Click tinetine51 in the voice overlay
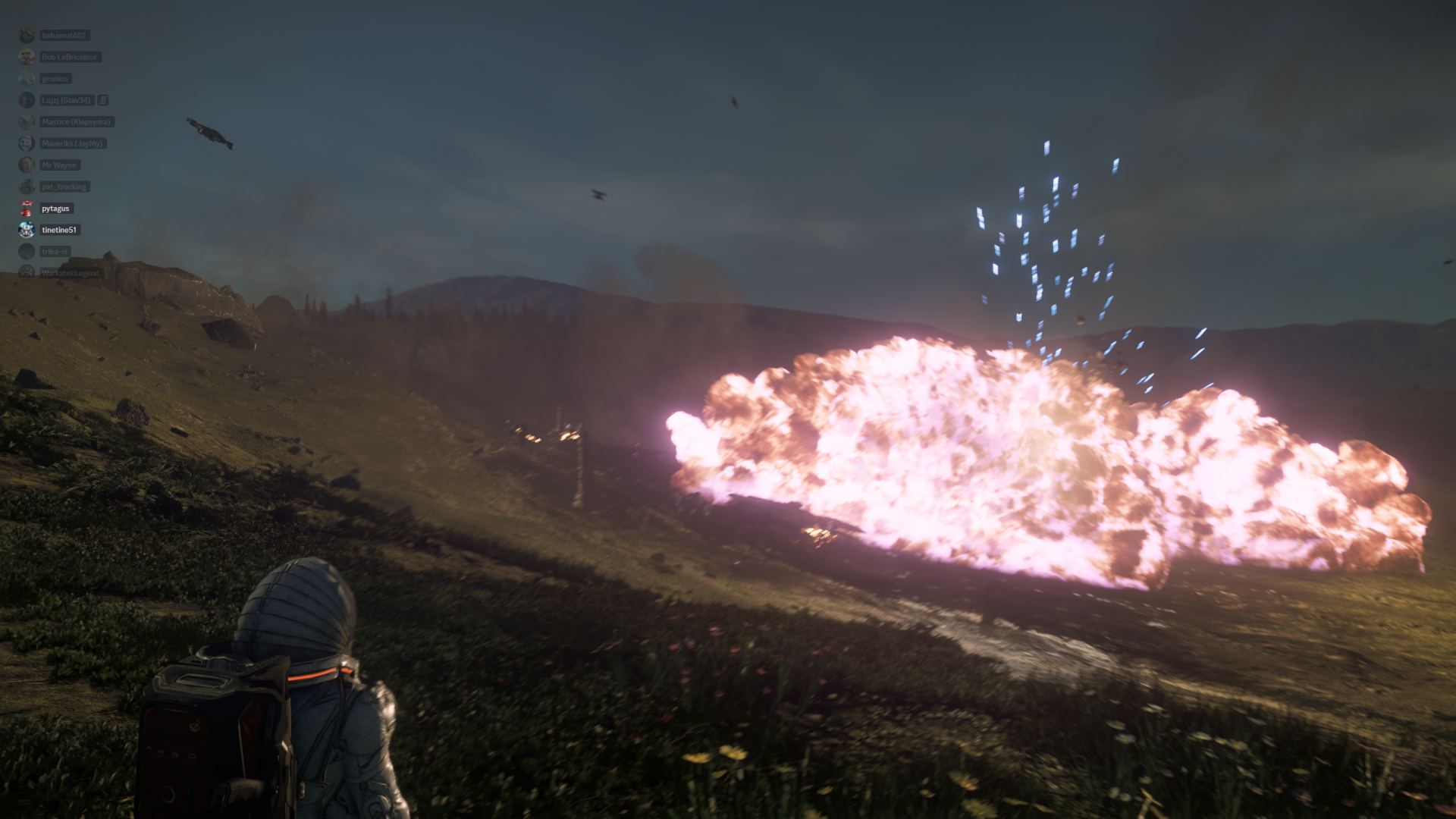The width and height of the screenshot is (1456, 819). coord(58,230)
